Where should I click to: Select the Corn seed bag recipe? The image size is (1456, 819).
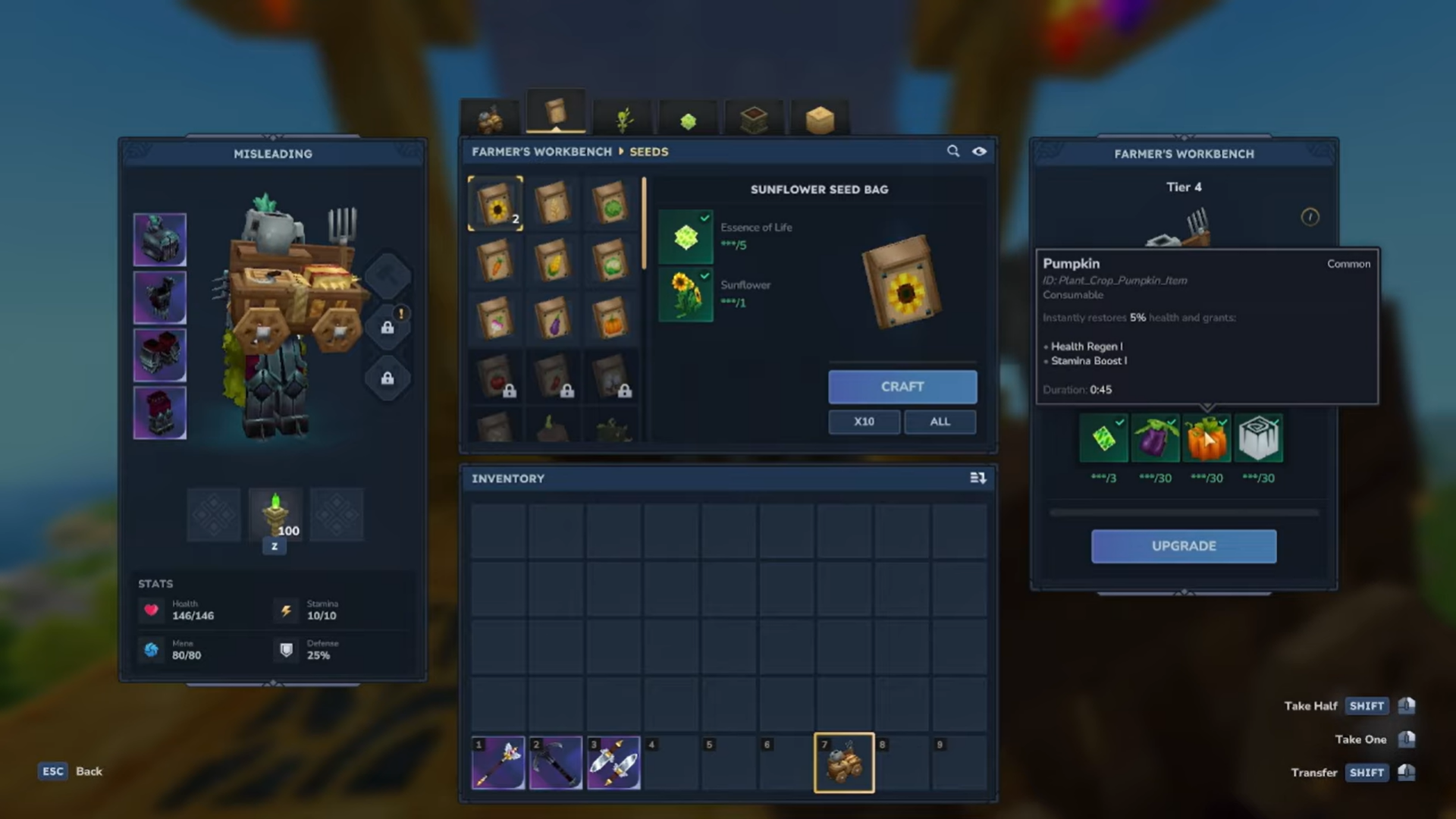(x=554, y=261)
